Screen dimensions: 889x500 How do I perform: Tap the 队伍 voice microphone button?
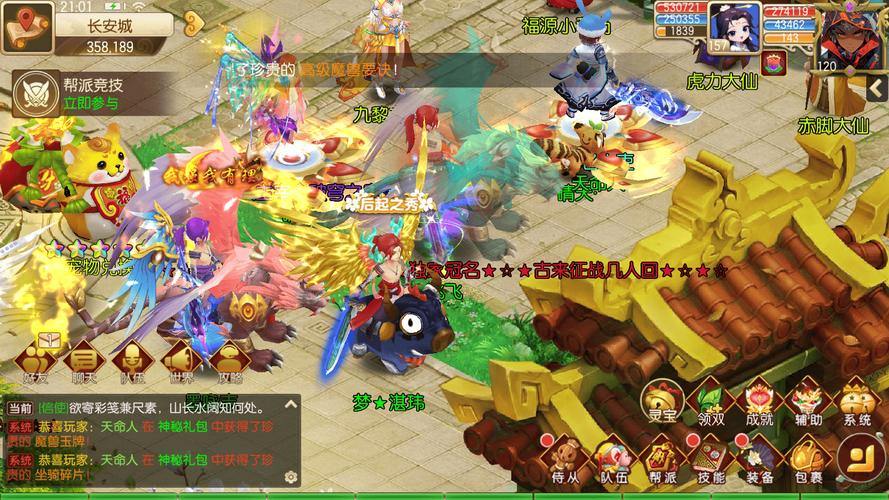[x=131, y=362]
